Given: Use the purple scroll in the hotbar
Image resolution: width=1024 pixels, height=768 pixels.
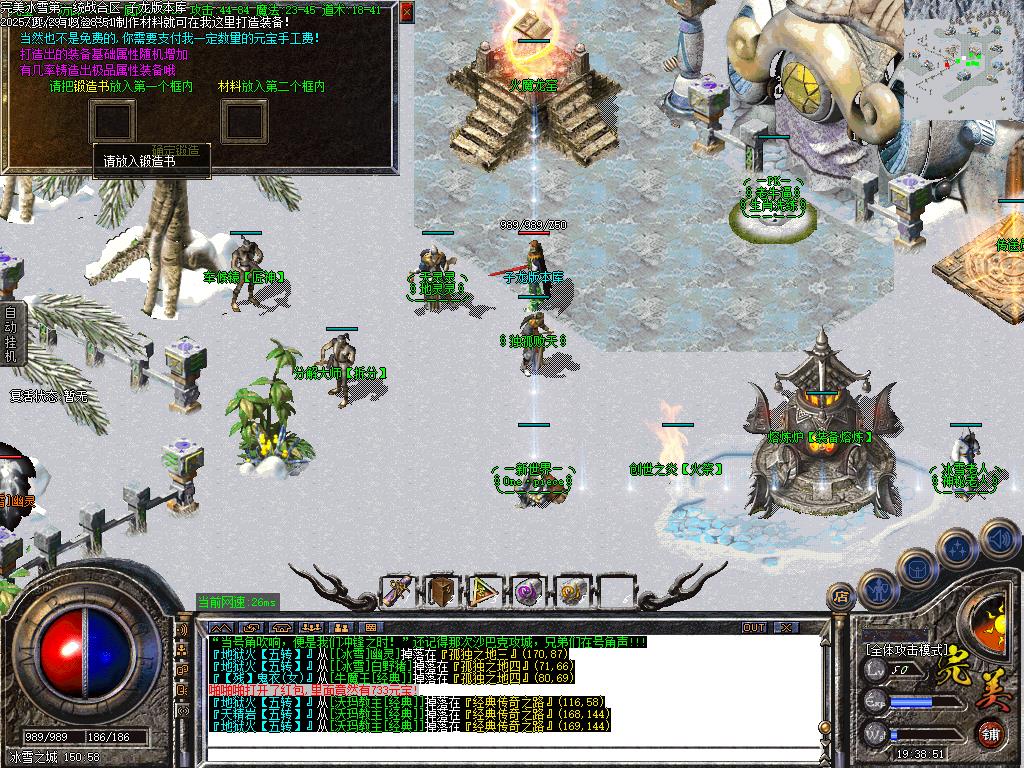Looking at the screenshot, I should pyautogui.click(x=395, y=591).
